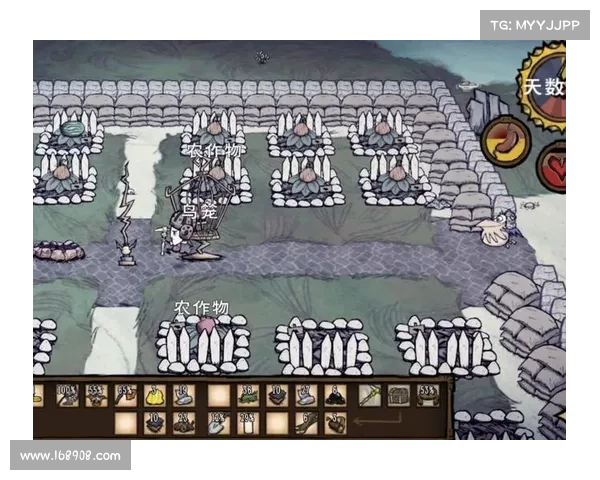The width and height of the screenshot is (600, 480).
Task: Click the stomach hunger meter badge
Action: click(x=505, y=141)
